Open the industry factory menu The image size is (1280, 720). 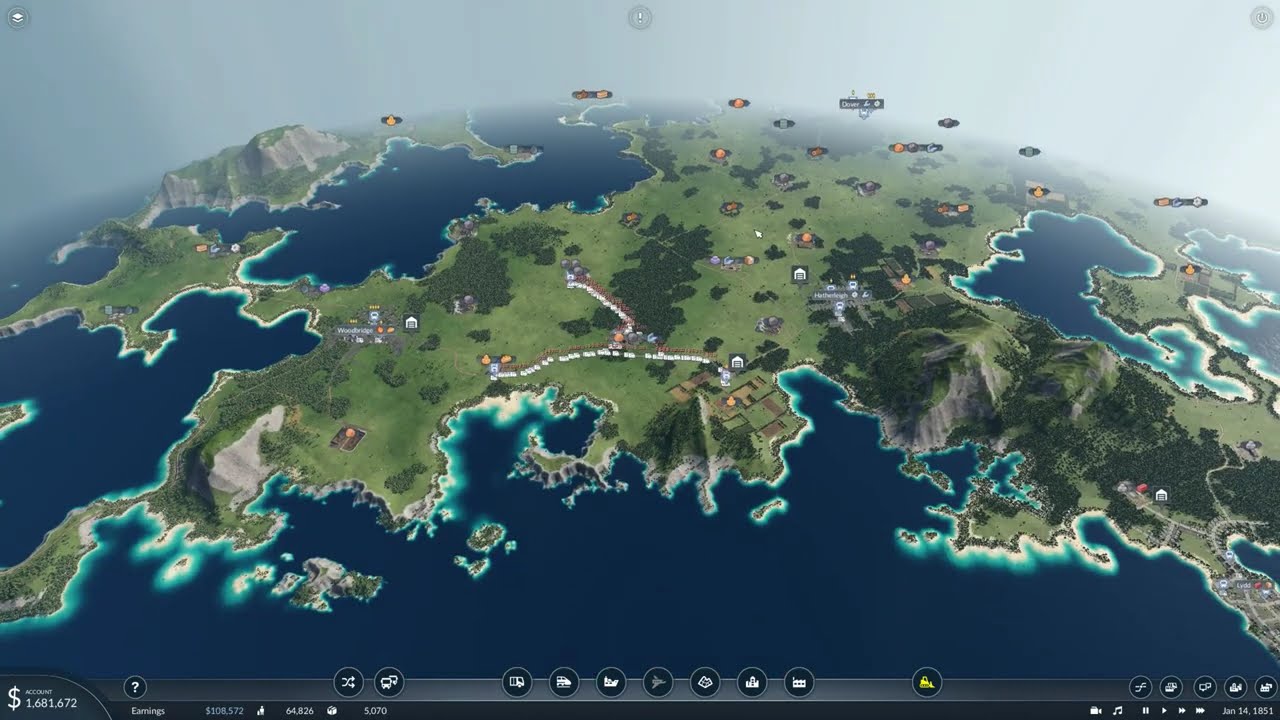(x=799, y=683)
